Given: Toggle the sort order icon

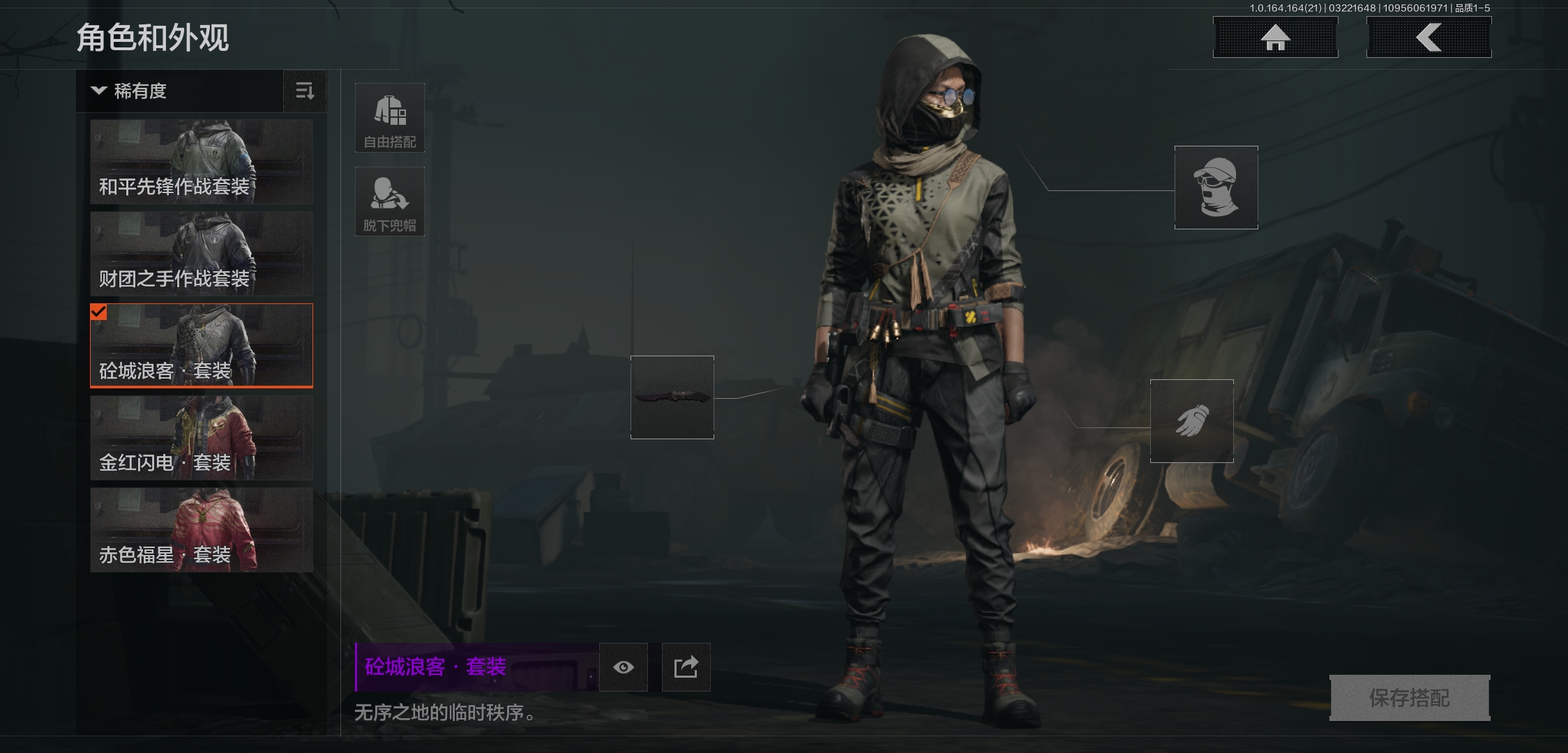Looking at the screenshot, I should pyautogui.click(x=305, y=91).
